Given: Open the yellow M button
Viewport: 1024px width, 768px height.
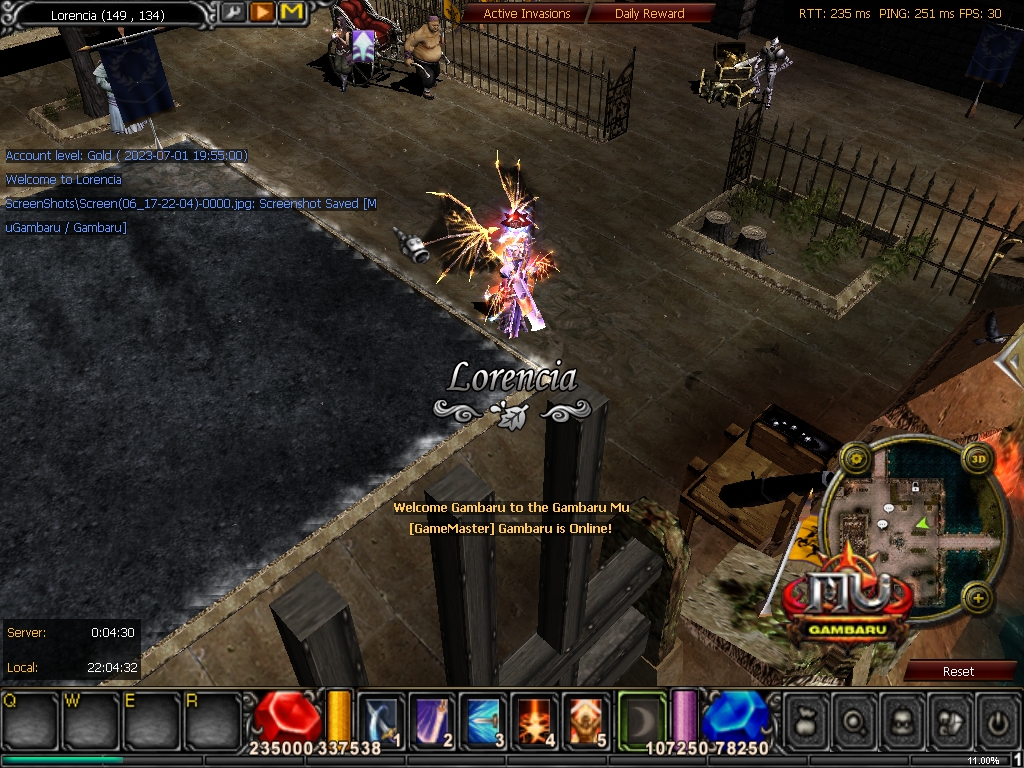Looking at the screenshot, I should 291,13.
